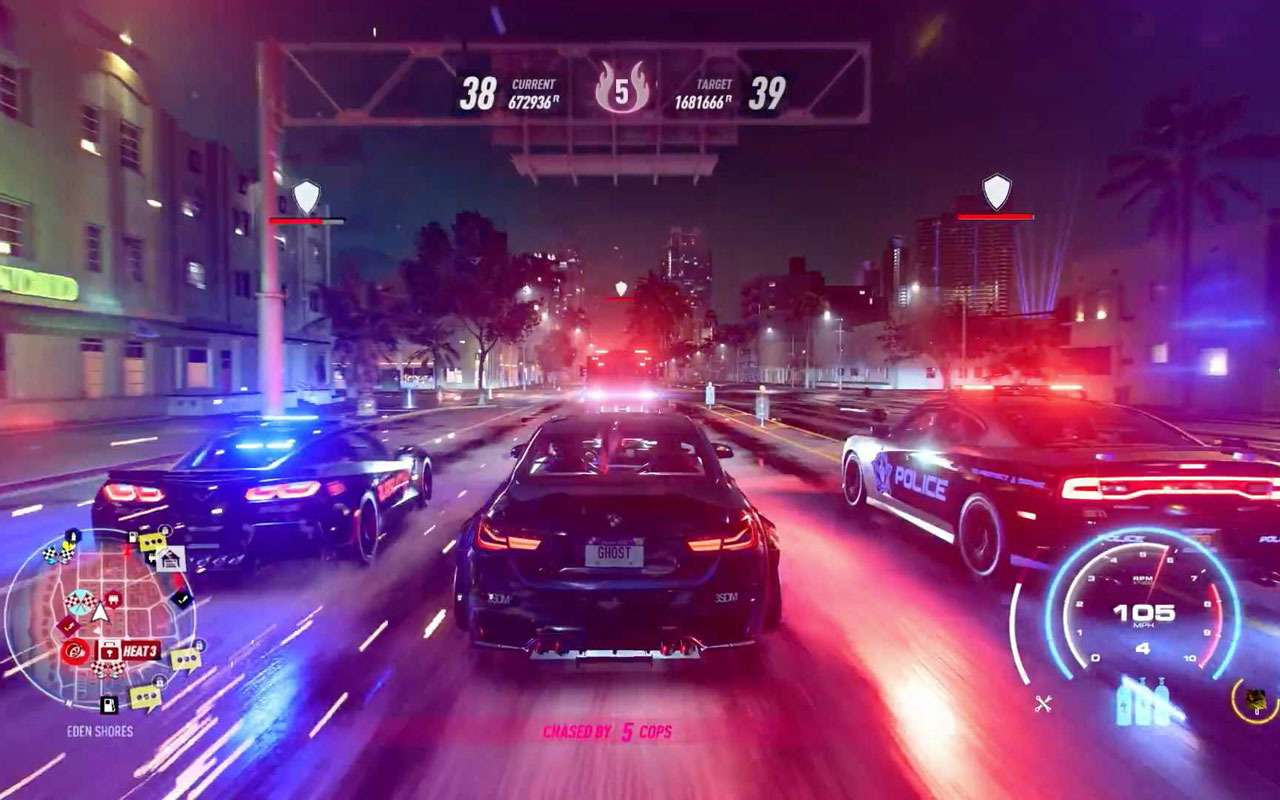Click the HEAT 3 badge on the minimap
The width and height of the screenshot is (1280, 800).
(140, 650)
